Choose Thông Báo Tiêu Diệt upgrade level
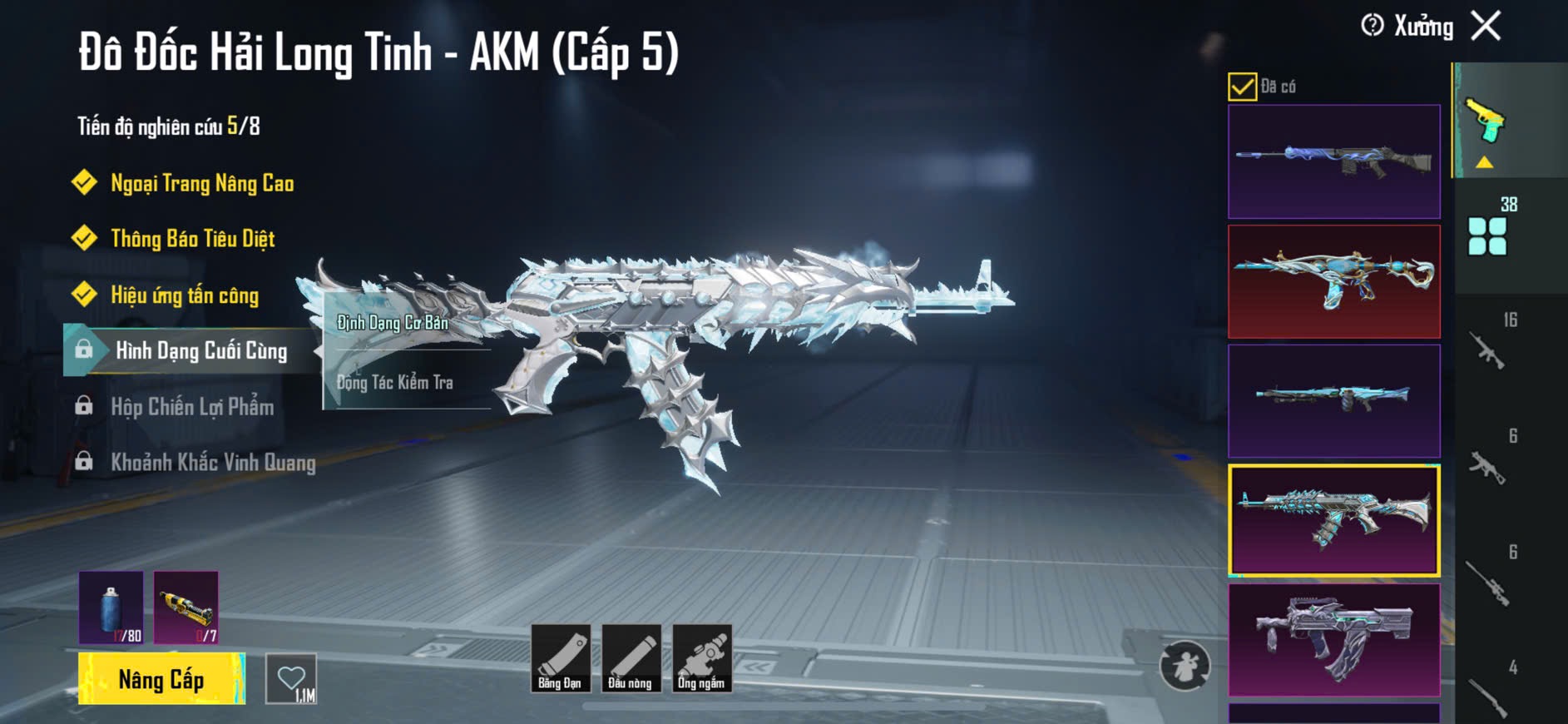The width and height of the screenshot is (1568, 724). (192, 239)
